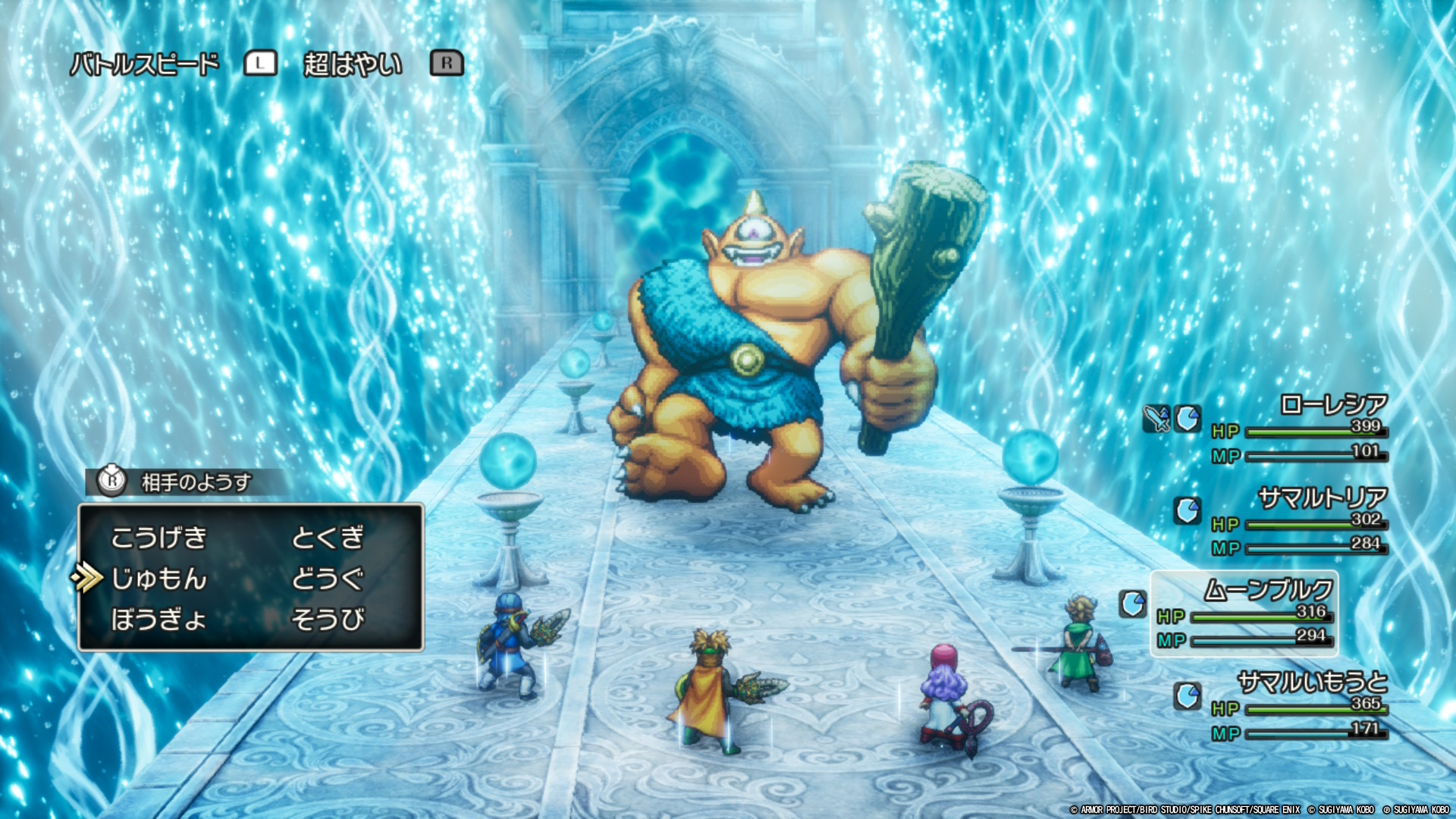Image resolution: width=1456 pixels, height=819 pixels.
Task: Click the sword buff icon beside ローレシア
Action: (1156, 419)
